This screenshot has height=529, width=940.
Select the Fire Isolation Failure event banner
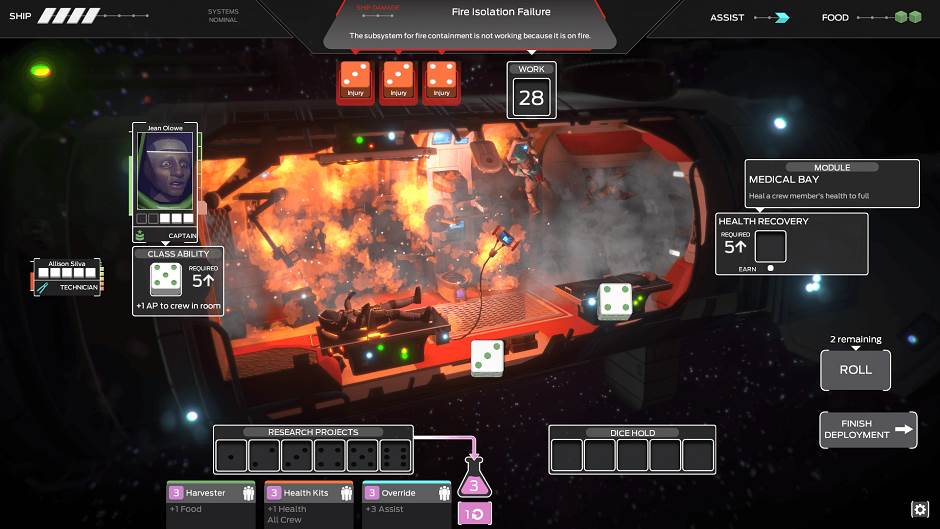click(x=468, y=24)
